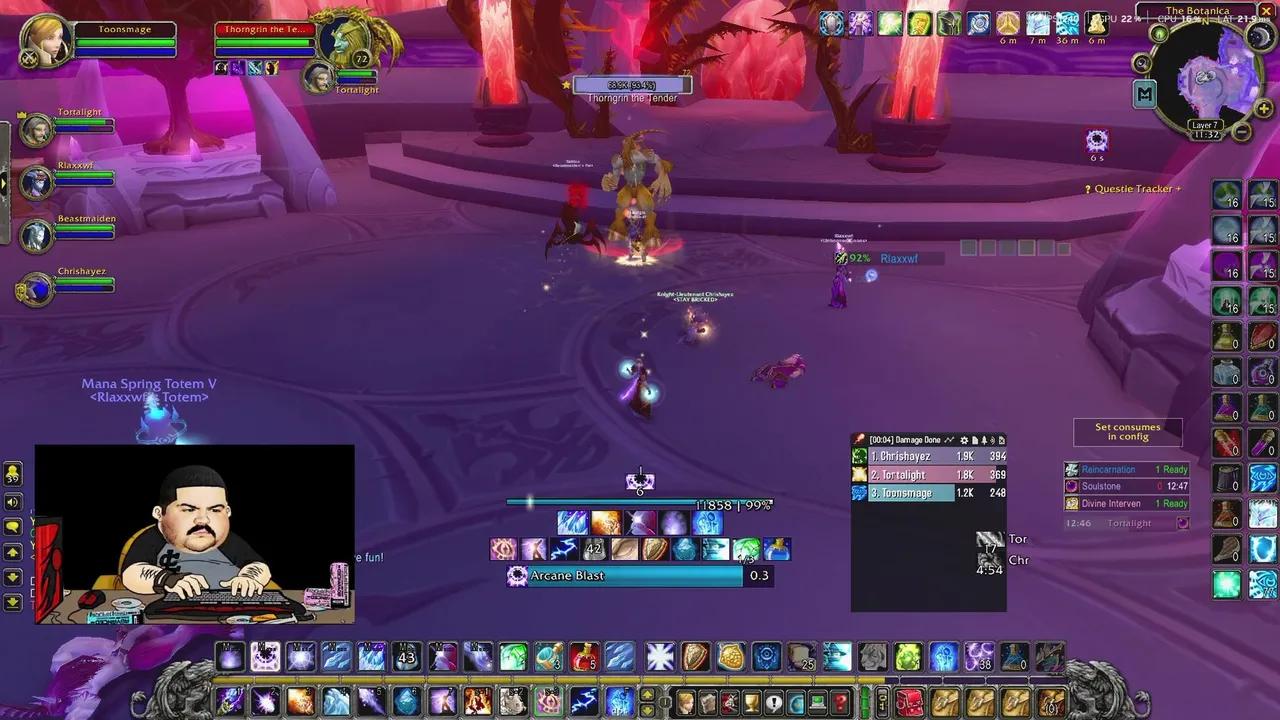
Task: Open the damage meter settings gear icon
Action: [965, 439]
